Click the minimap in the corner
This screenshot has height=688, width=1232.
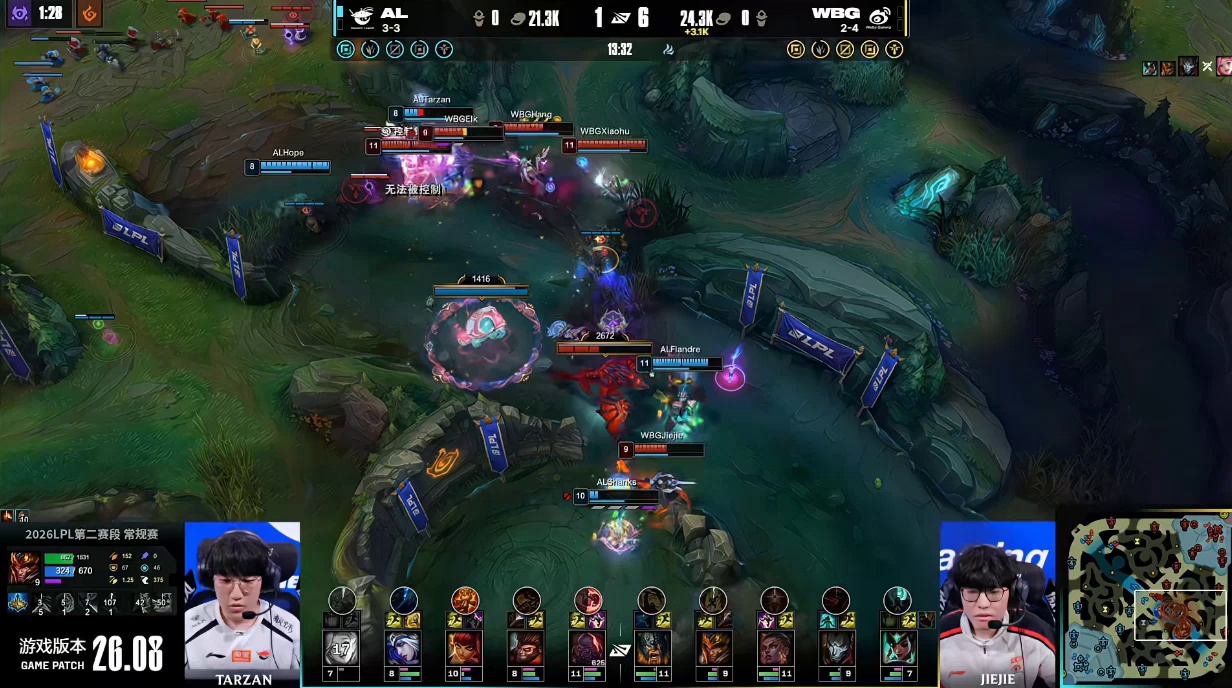1146,597
